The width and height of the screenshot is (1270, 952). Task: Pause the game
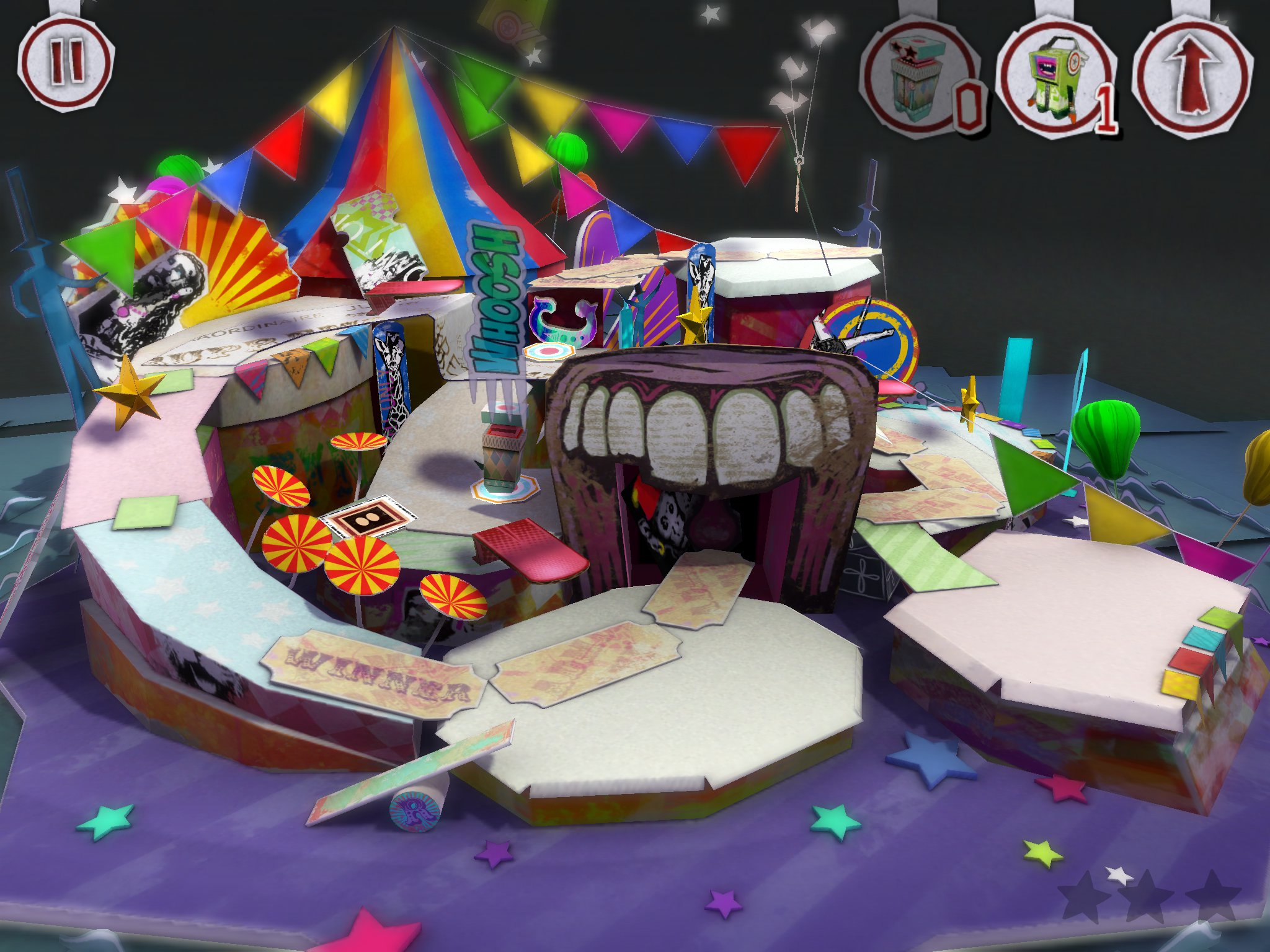coord(66,63)
